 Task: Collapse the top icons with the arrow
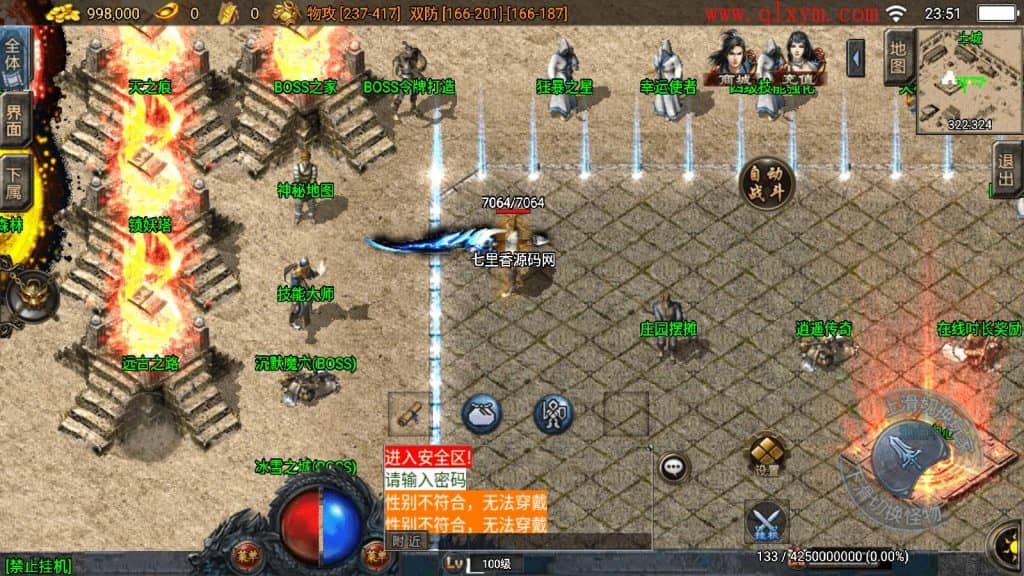(x=855, y=58)
